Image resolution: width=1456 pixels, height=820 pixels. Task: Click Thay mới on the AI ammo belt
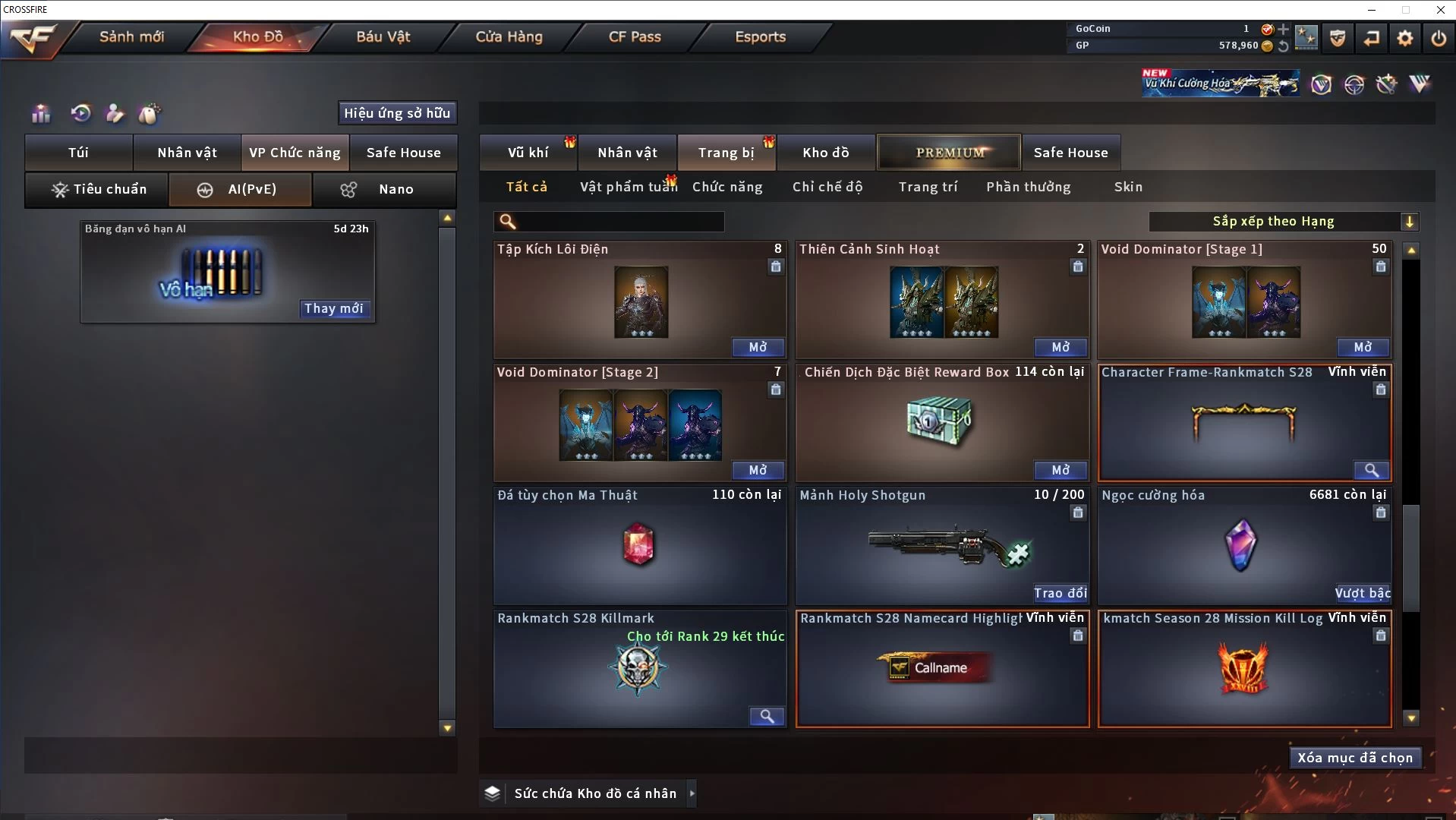334,308
